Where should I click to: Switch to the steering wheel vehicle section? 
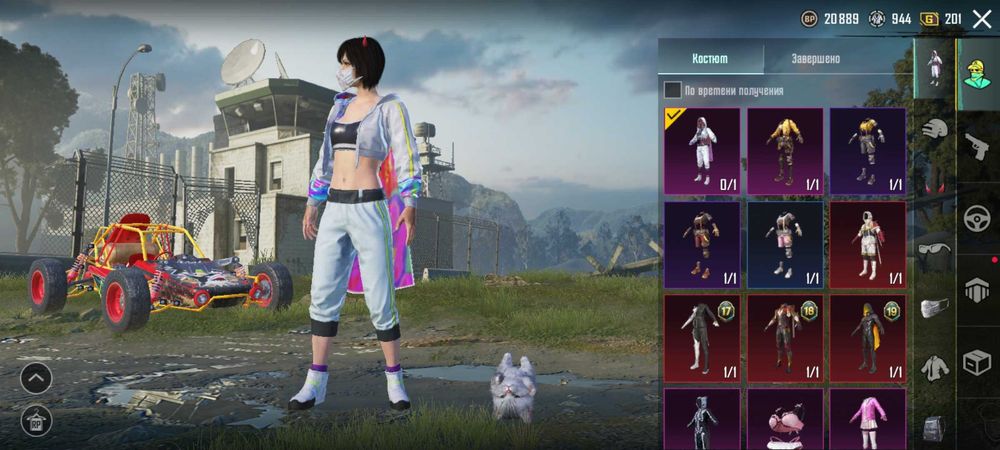977,219
